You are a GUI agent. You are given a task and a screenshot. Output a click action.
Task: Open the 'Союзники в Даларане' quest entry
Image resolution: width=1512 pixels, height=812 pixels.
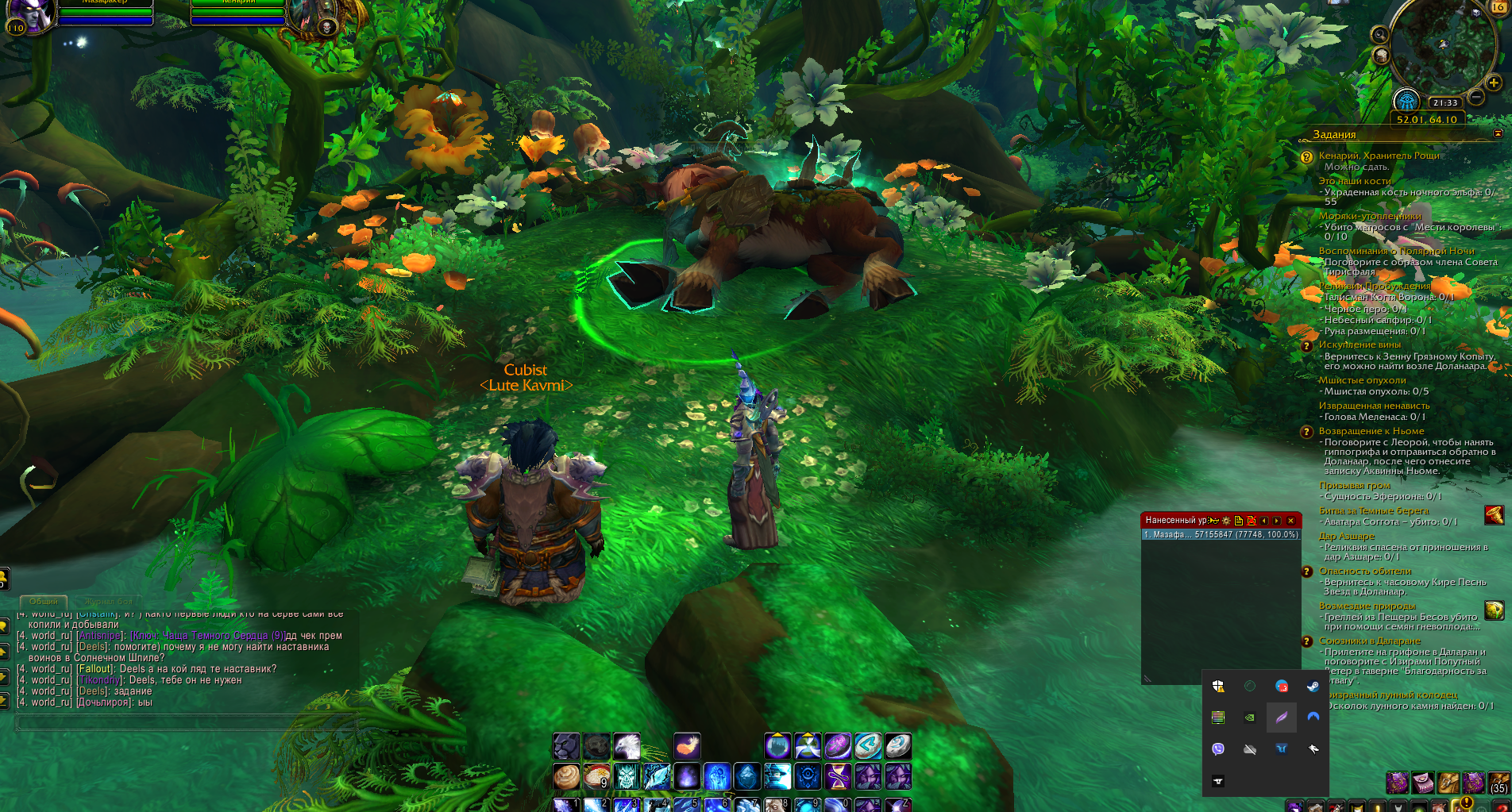[x=1369, y=641]
